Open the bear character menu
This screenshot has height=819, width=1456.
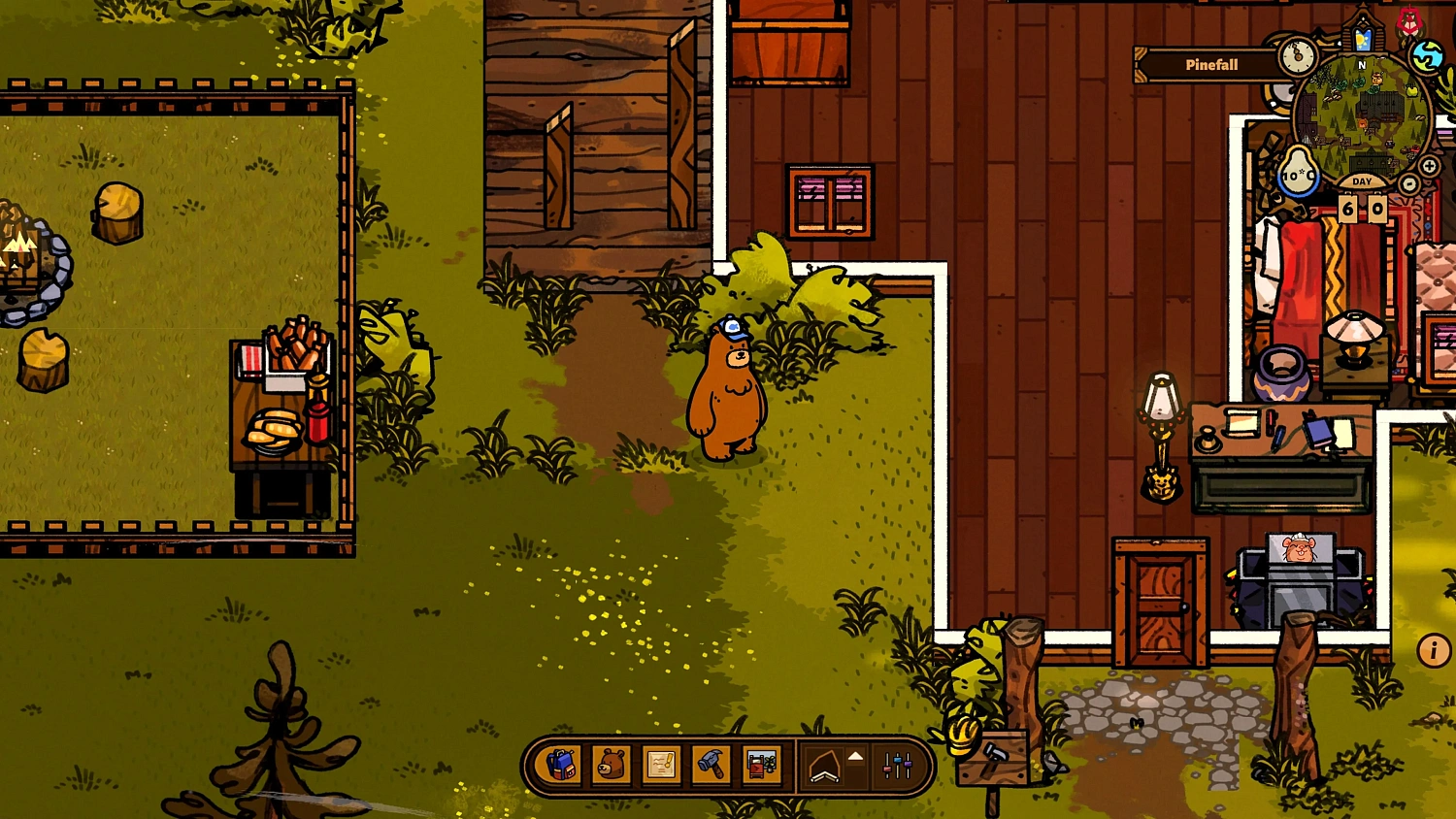coord(609,766)
